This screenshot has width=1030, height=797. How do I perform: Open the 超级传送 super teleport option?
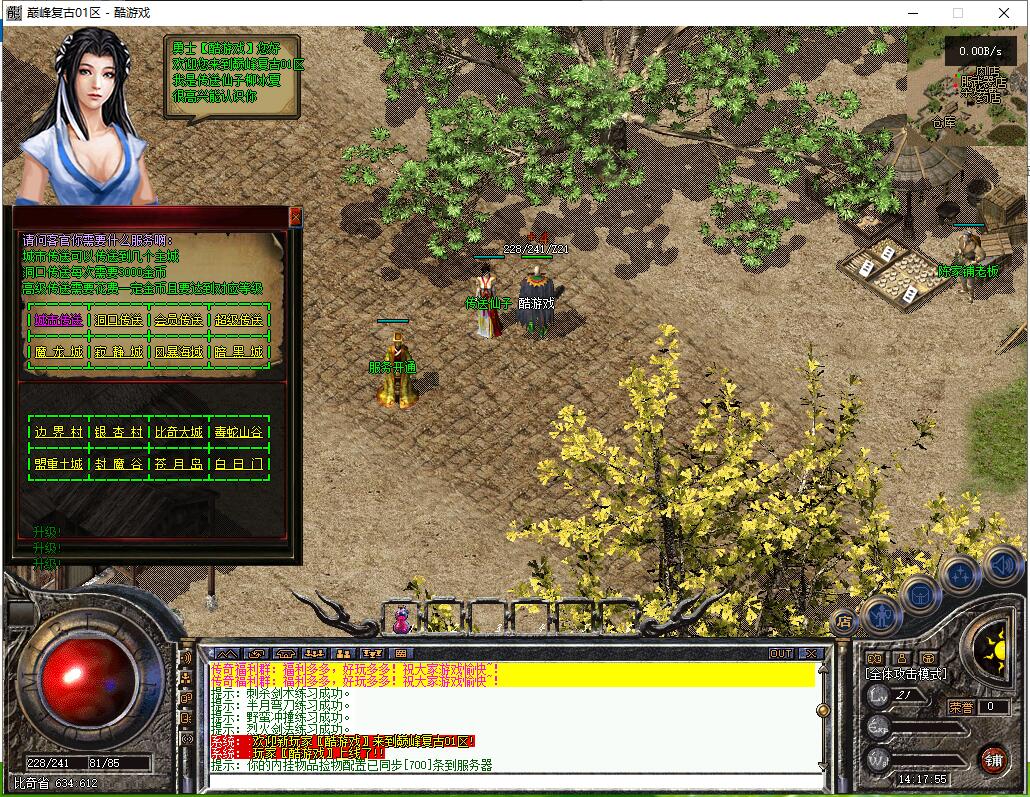[x=239, y=320]
